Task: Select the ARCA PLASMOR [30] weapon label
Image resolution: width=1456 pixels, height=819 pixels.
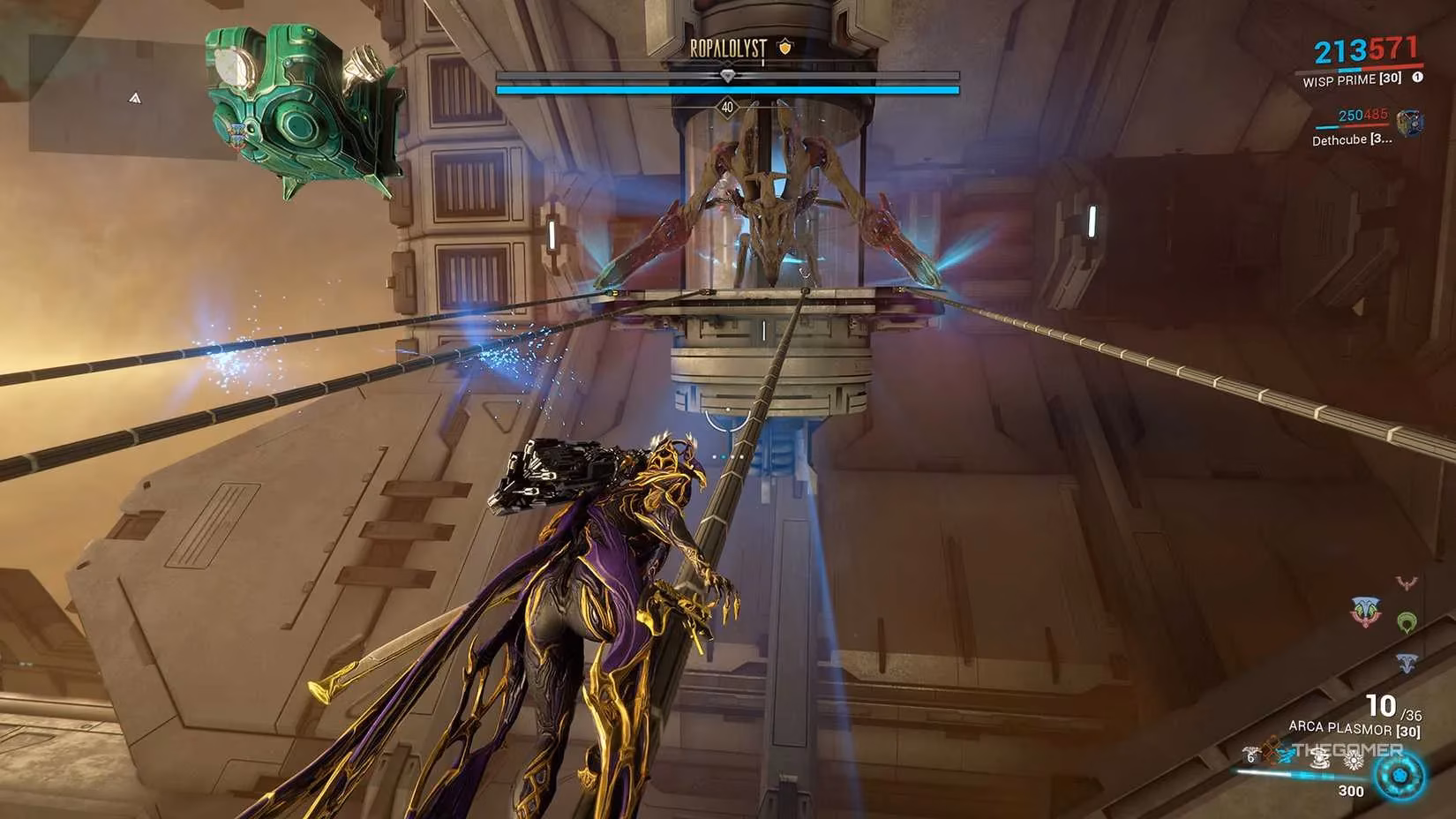Action: coord(1355,727)
